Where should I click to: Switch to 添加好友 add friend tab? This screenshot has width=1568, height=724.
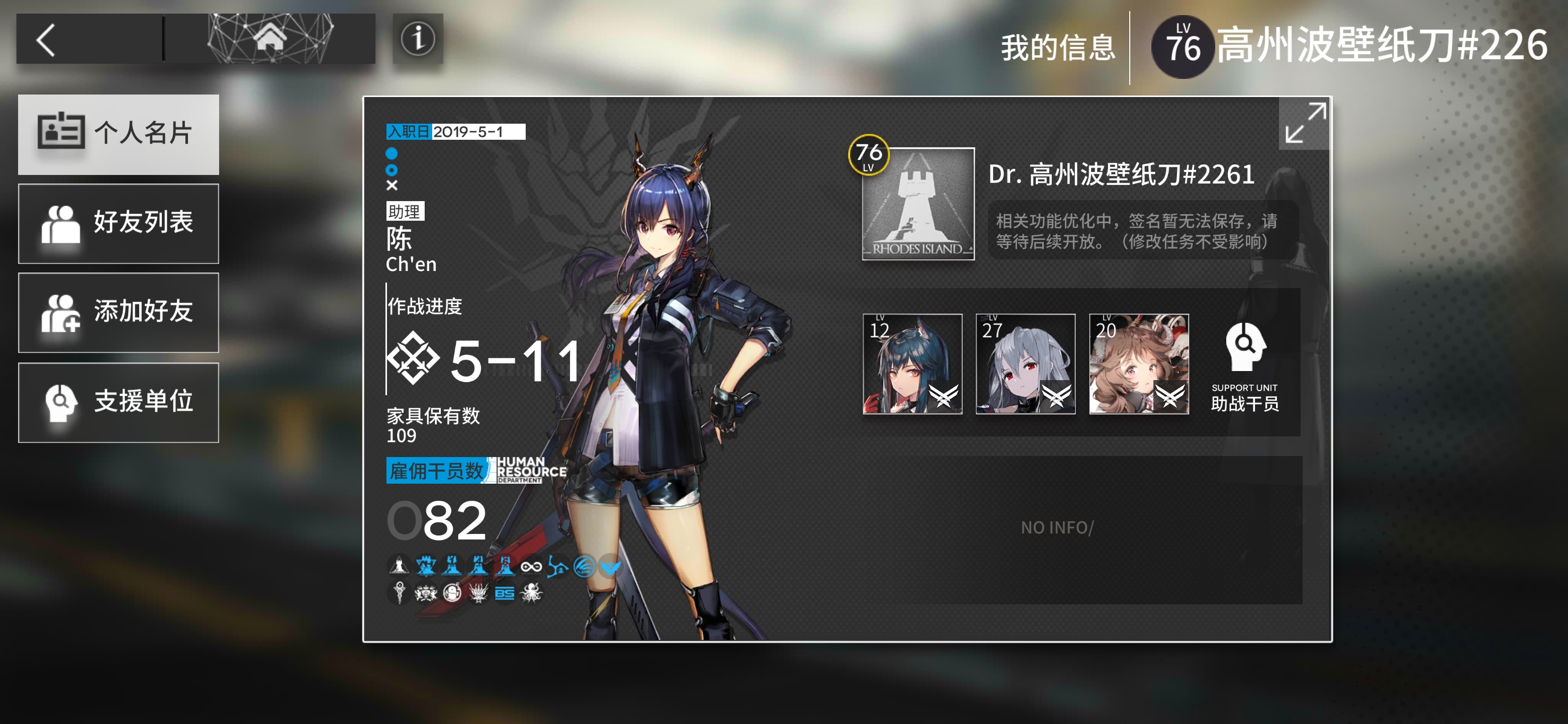click(119, 312)
